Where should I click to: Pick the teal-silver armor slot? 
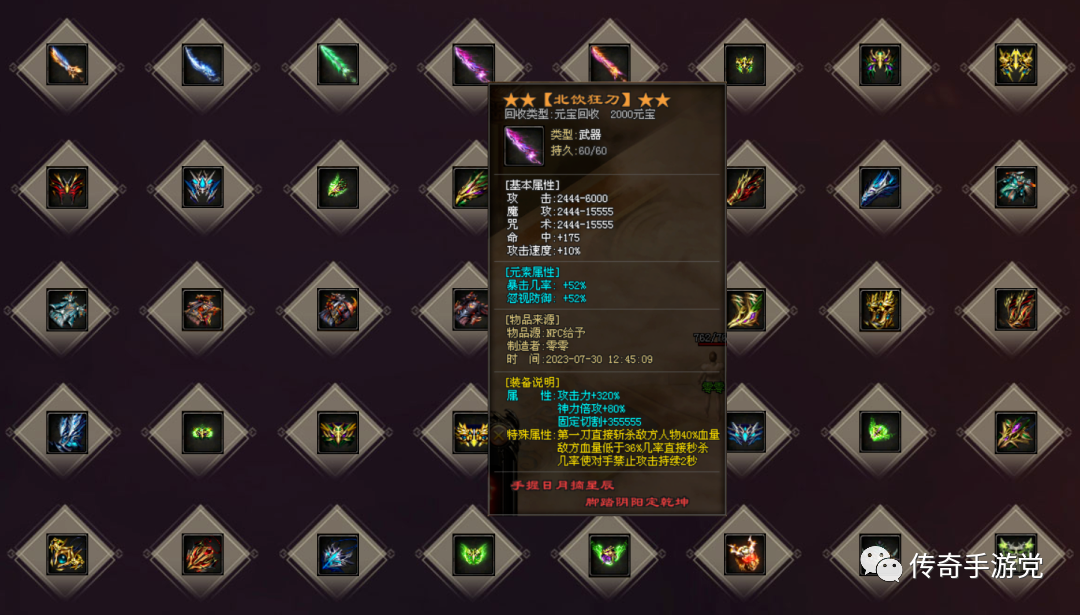(67, 309)
